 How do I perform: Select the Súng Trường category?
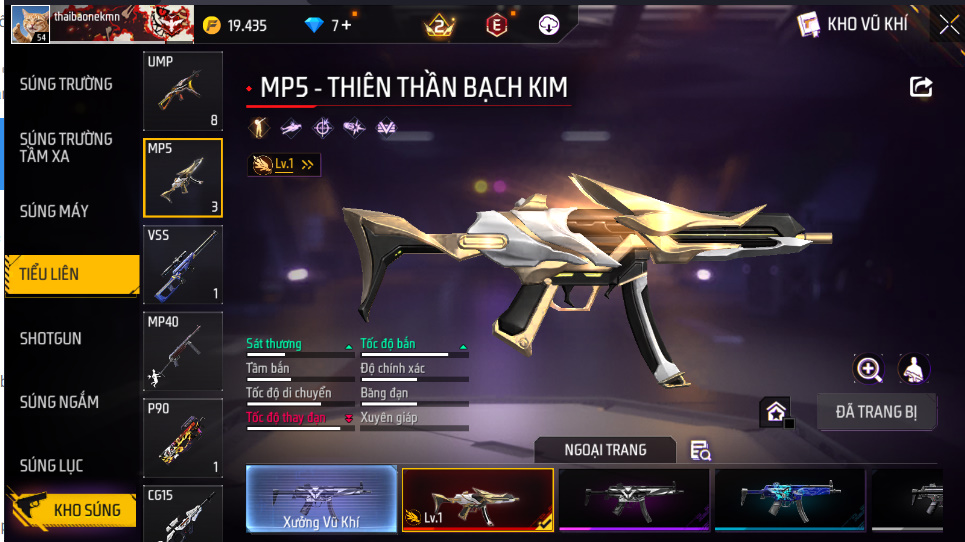tap(66, 84)
